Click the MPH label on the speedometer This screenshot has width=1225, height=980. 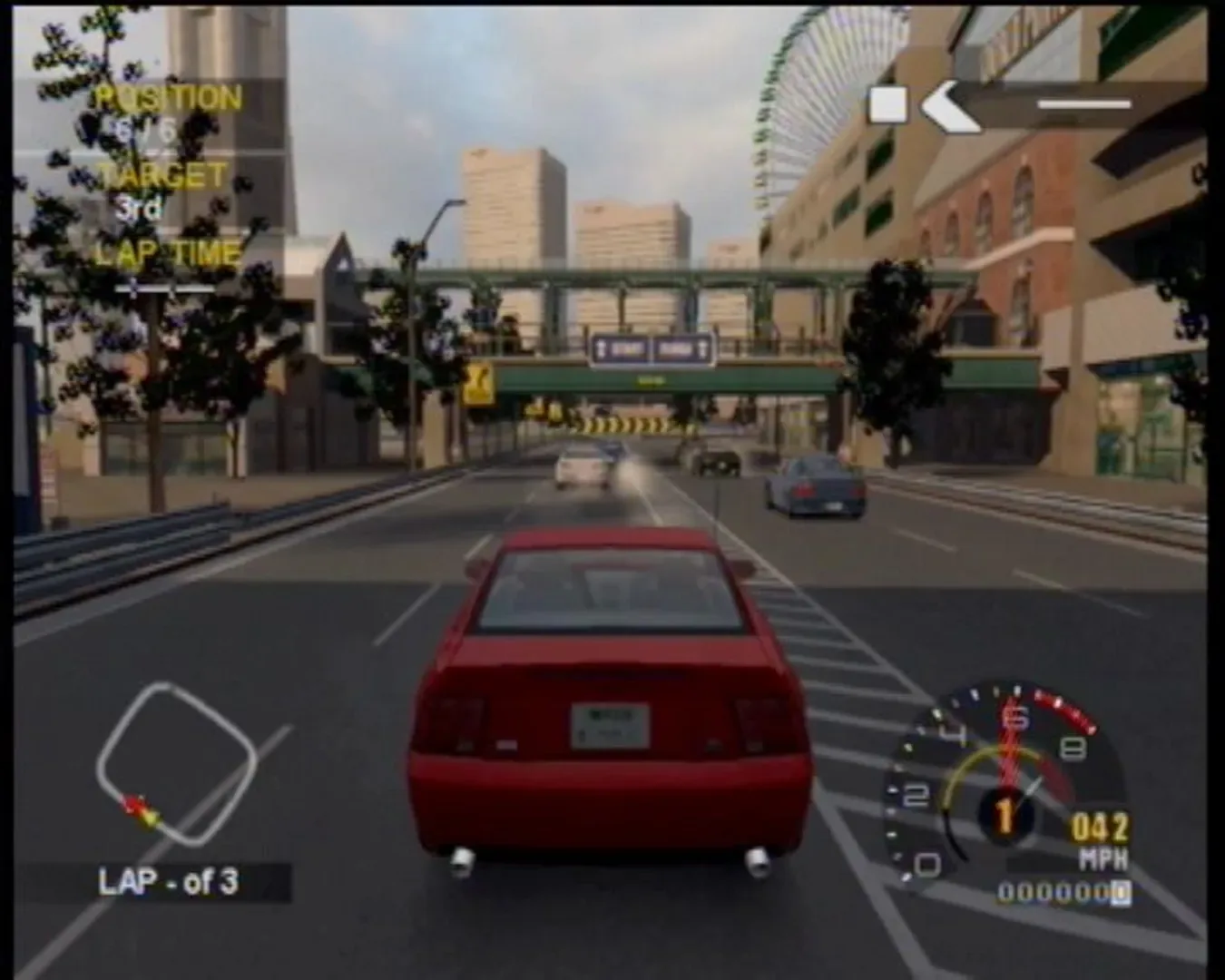pyautogui.click(x=1102, y=856)
